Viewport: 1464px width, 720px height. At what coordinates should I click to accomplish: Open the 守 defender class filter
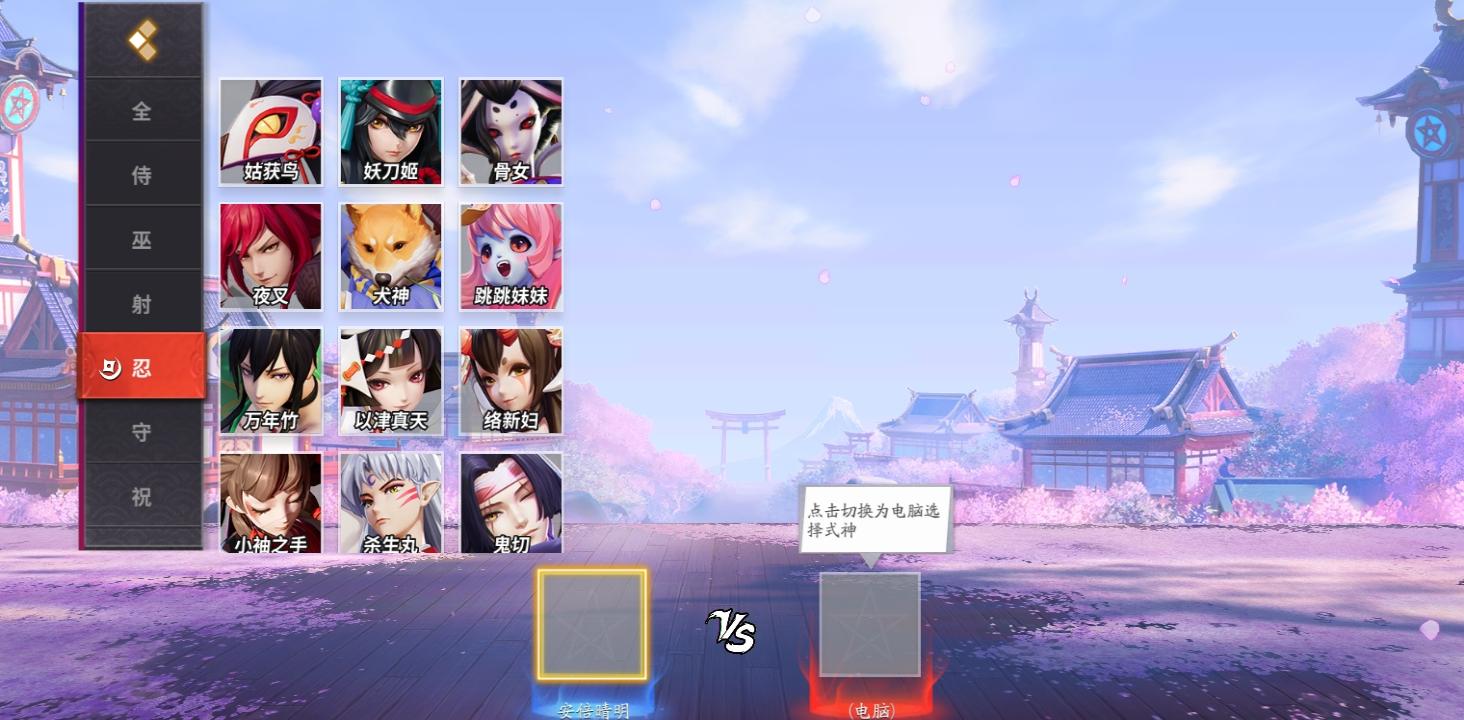click(x=142, y=431)
